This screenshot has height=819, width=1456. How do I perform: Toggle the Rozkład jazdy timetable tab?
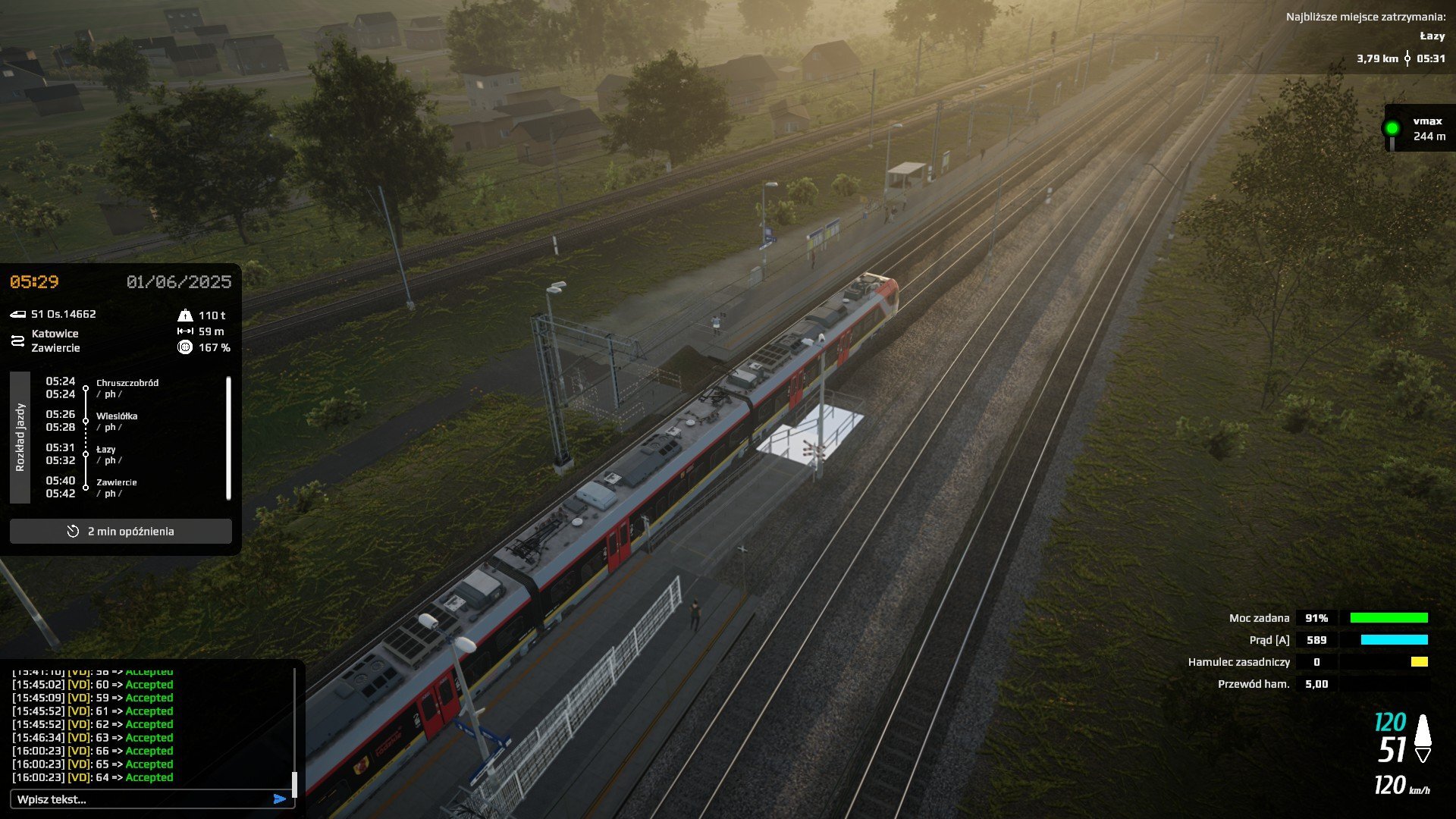(20, 438)
